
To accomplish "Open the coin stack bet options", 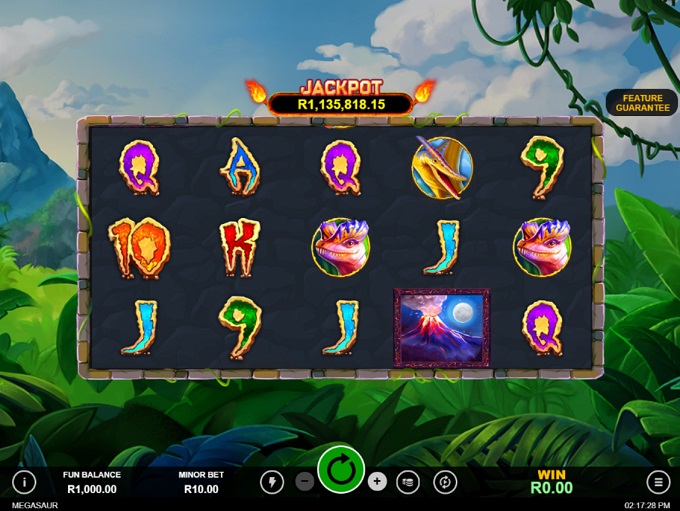I will [x=408, y=482].
